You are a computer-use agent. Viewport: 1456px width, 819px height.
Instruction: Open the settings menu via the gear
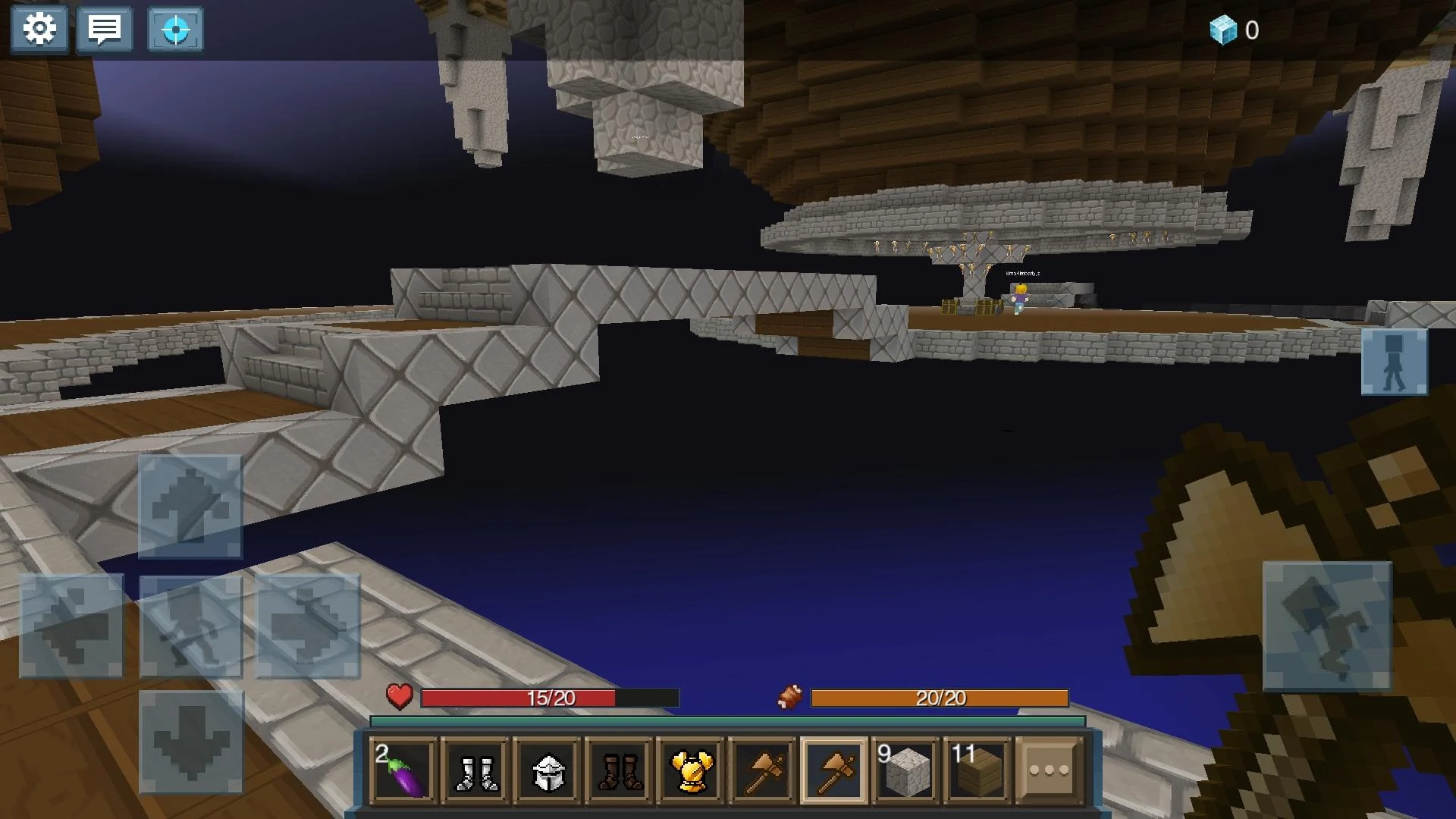tap(39, 29)
